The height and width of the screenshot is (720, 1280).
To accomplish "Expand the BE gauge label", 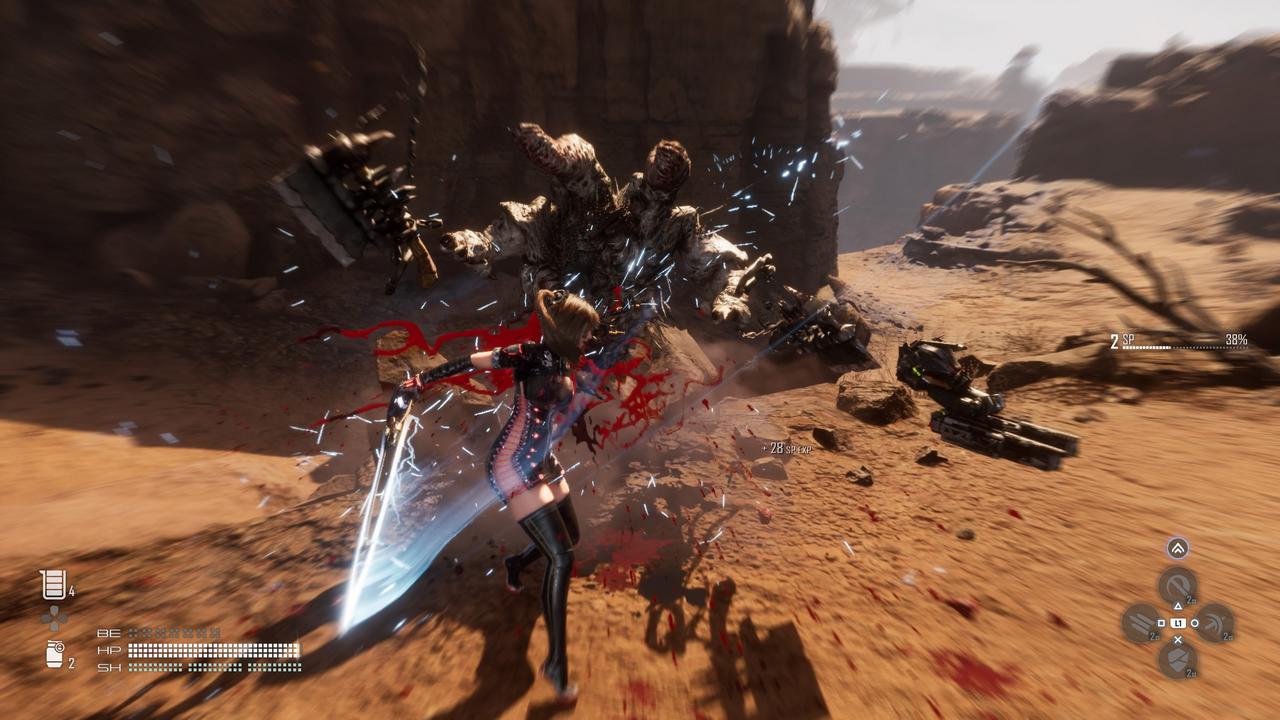I will [x=109, y=632].
